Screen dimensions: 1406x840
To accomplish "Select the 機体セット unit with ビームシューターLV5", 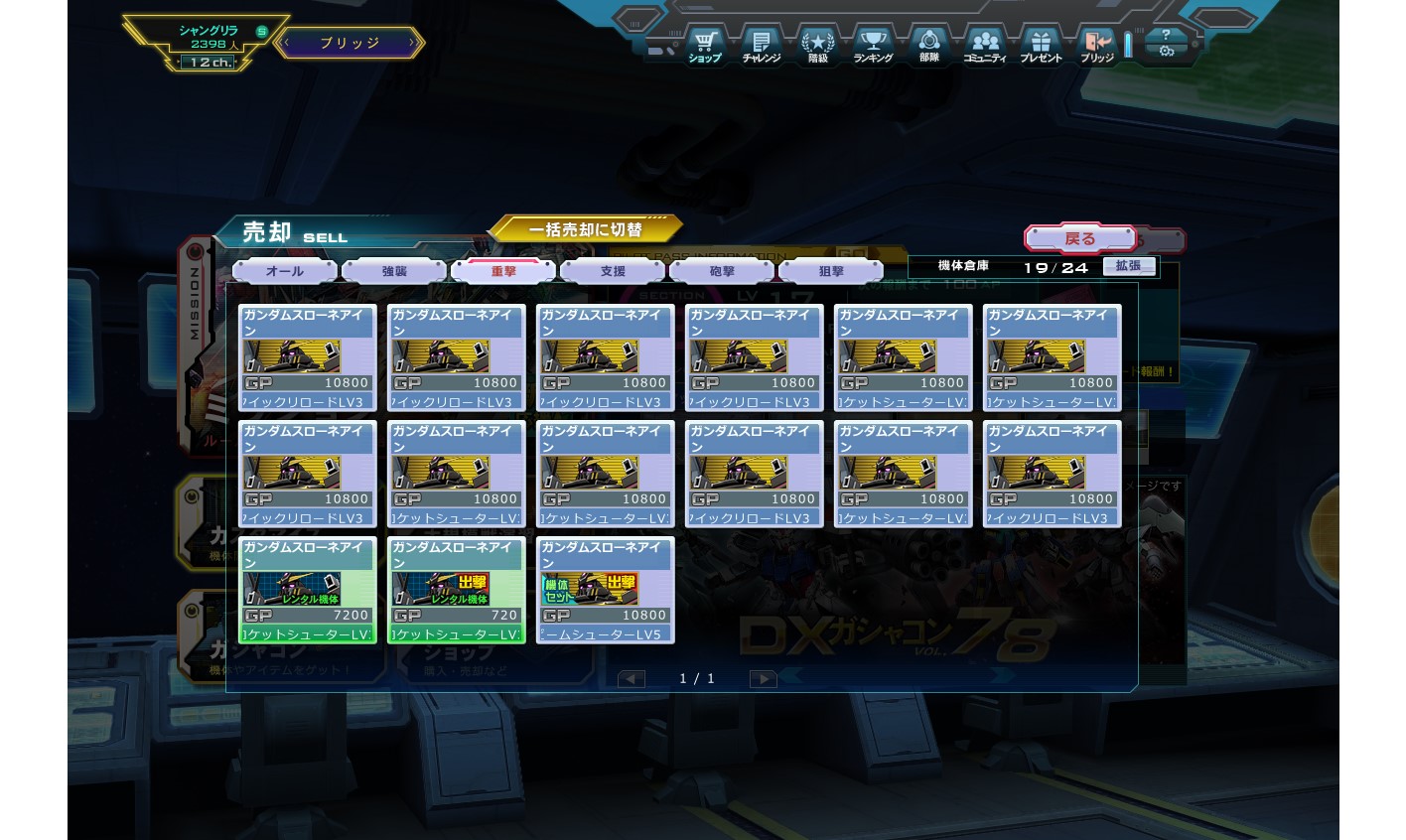I will pyautogui.click(x=605, y=590).
